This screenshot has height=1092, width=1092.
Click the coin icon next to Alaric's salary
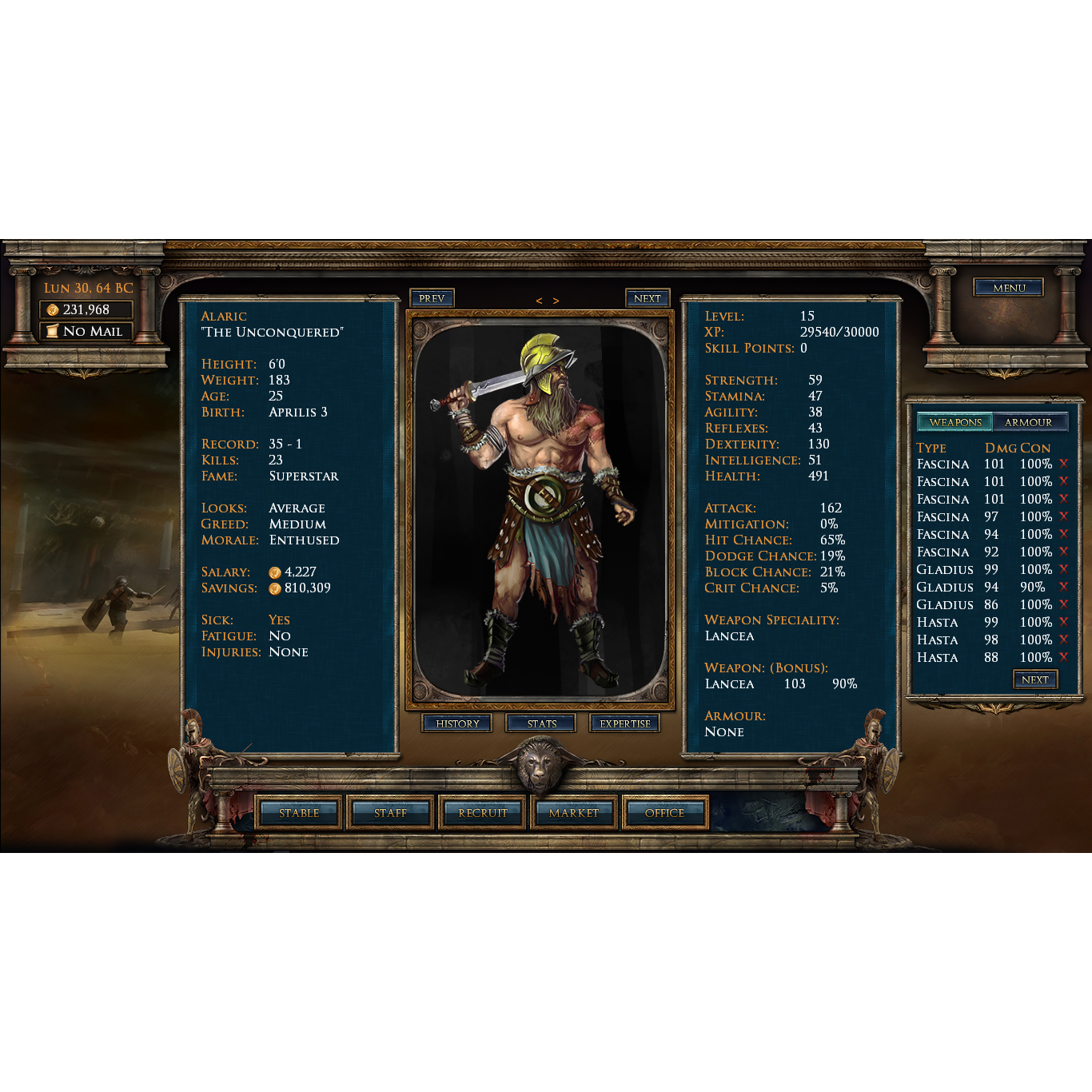click(277, 572)
